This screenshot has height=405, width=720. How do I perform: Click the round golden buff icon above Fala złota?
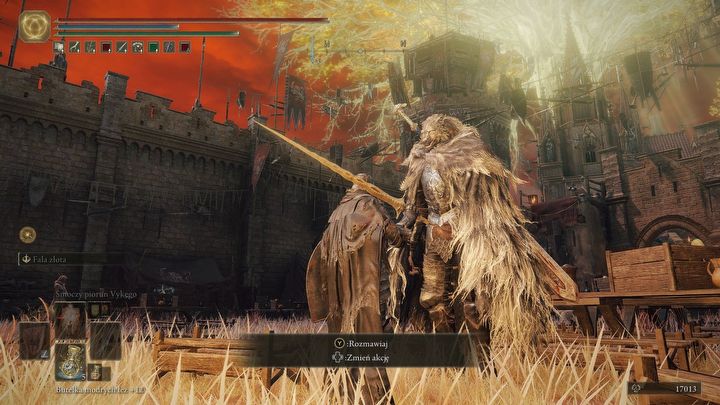pyautogui.click(x=27, y=234)
